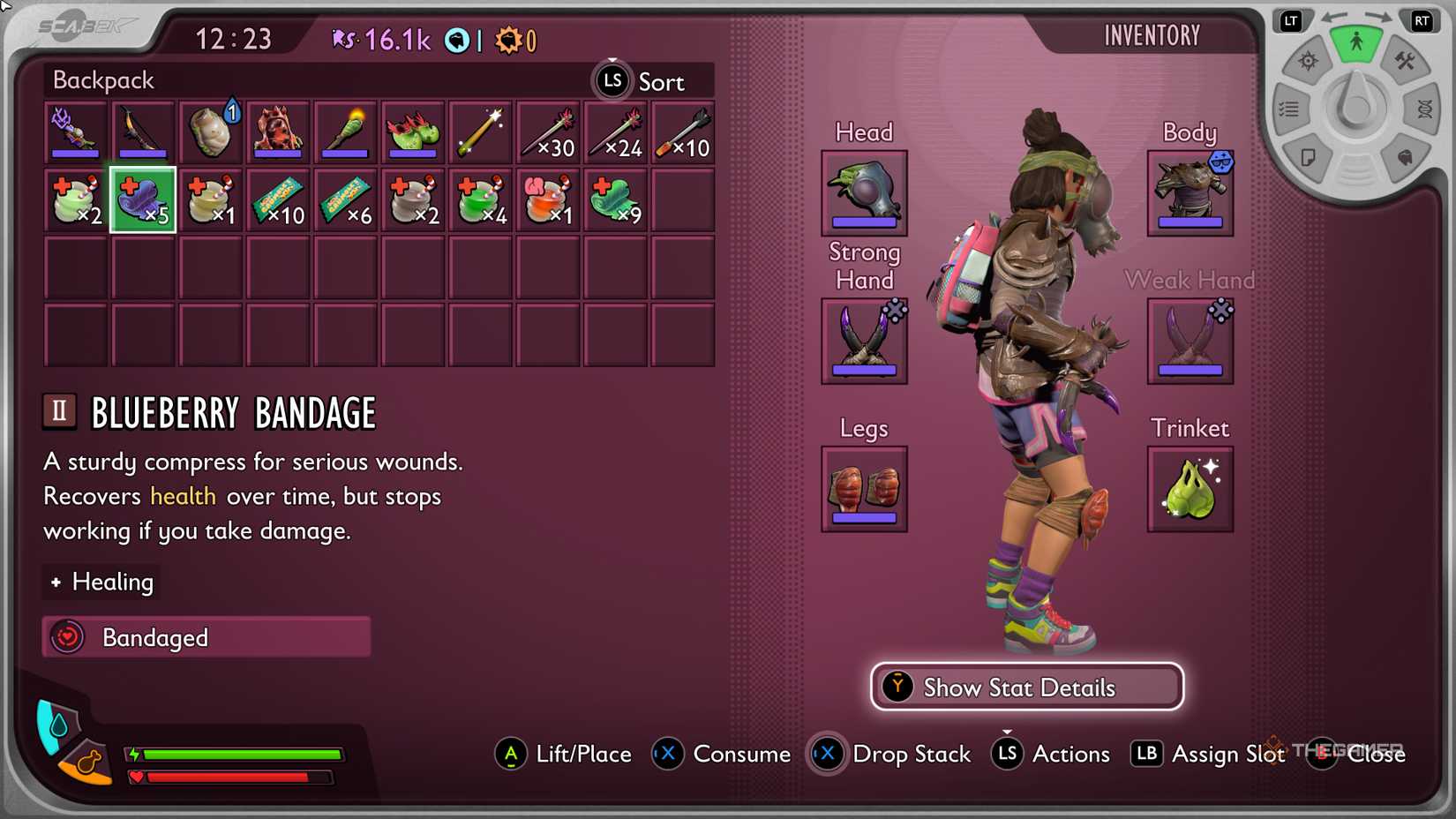Viewport: 1456px width, 819px height.
Task: Click the green energy bar at bottom left
Action: pyautogui.click(x=234, y=754)
